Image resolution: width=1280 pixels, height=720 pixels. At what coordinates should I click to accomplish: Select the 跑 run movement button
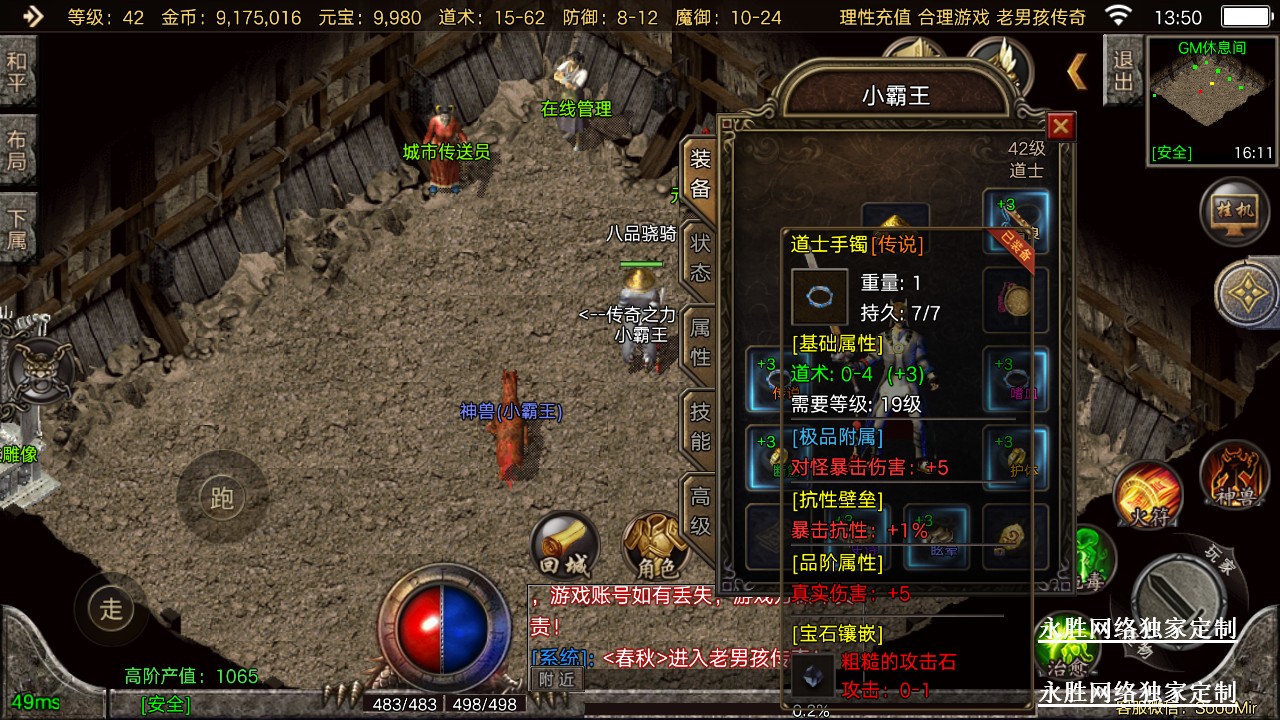click(221, 498)
